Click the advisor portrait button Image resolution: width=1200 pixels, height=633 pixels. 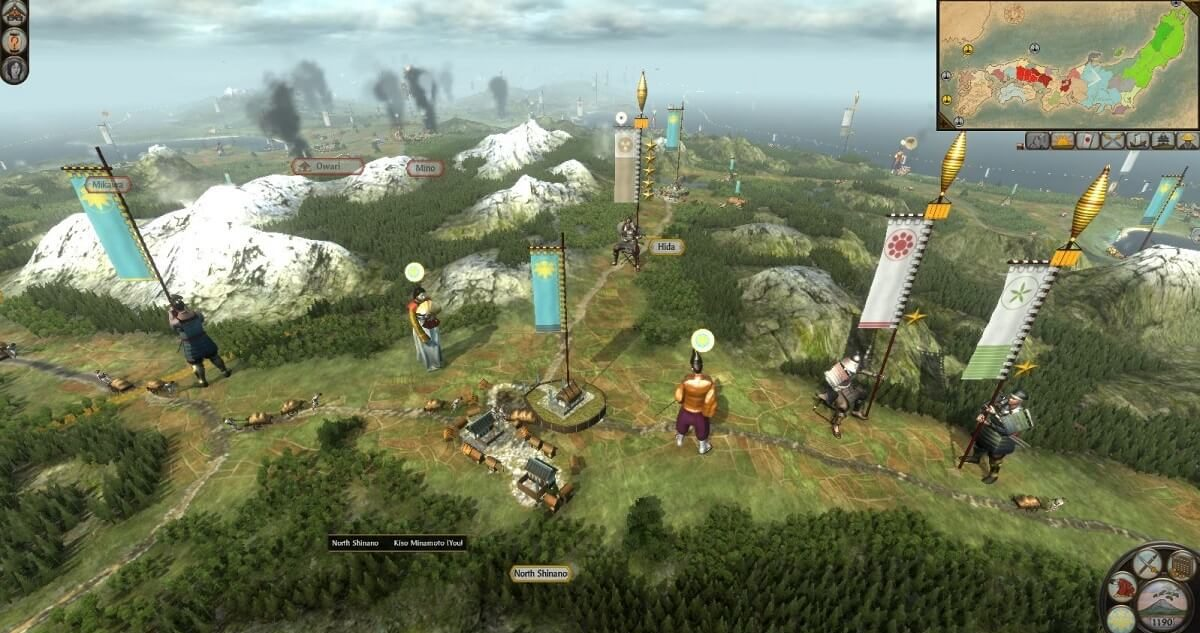pyautogui.click(x=14, y=69)
